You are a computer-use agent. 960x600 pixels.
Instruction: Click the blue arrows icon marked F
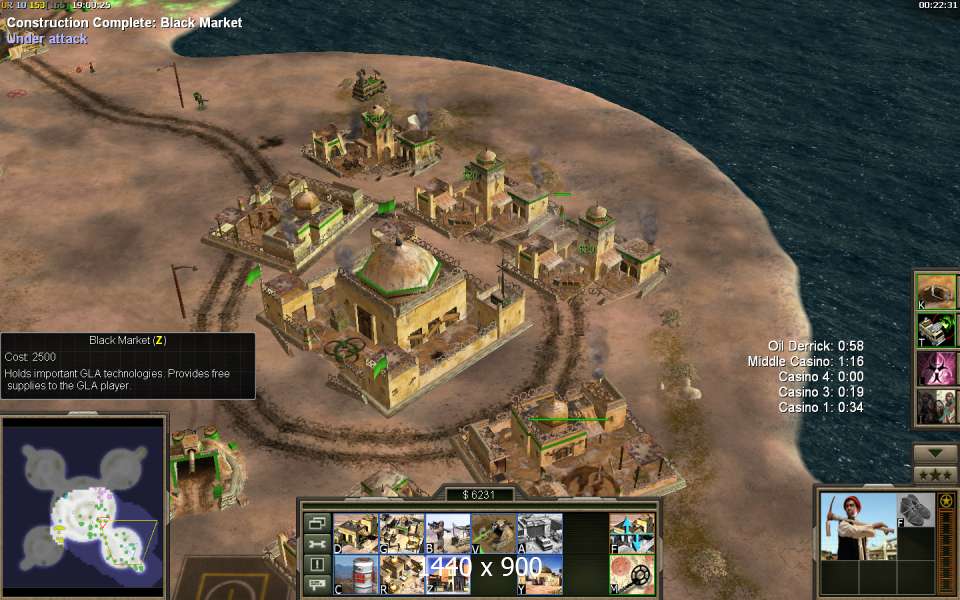(x=632, y=533)
